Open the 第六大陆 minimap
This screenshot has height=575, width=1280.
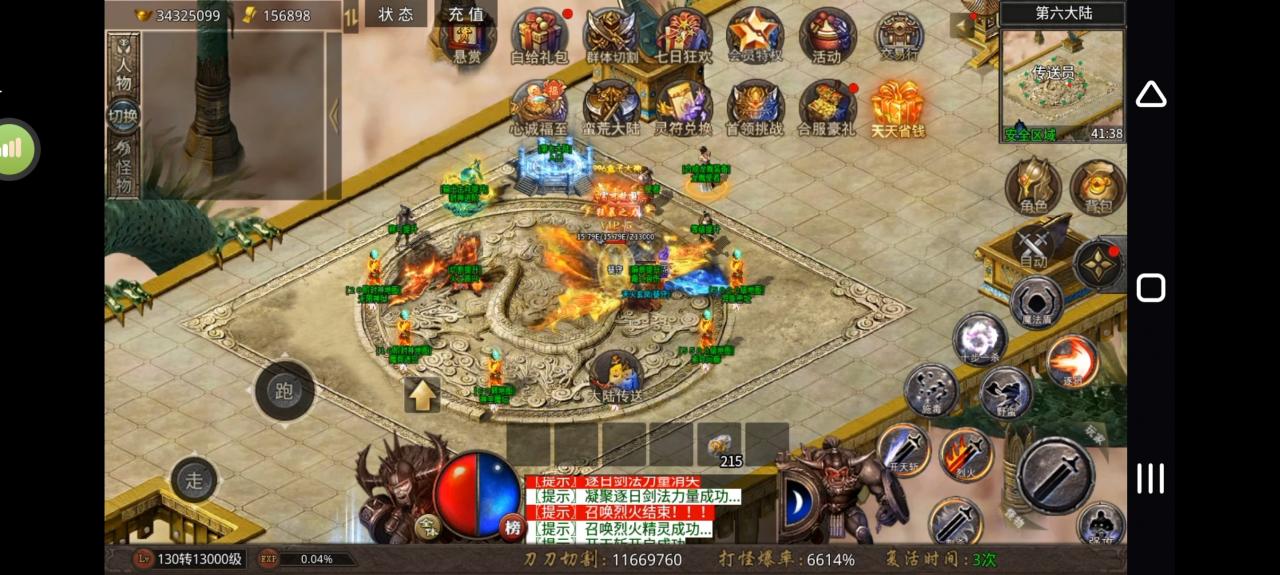[x=1062, y=85]
